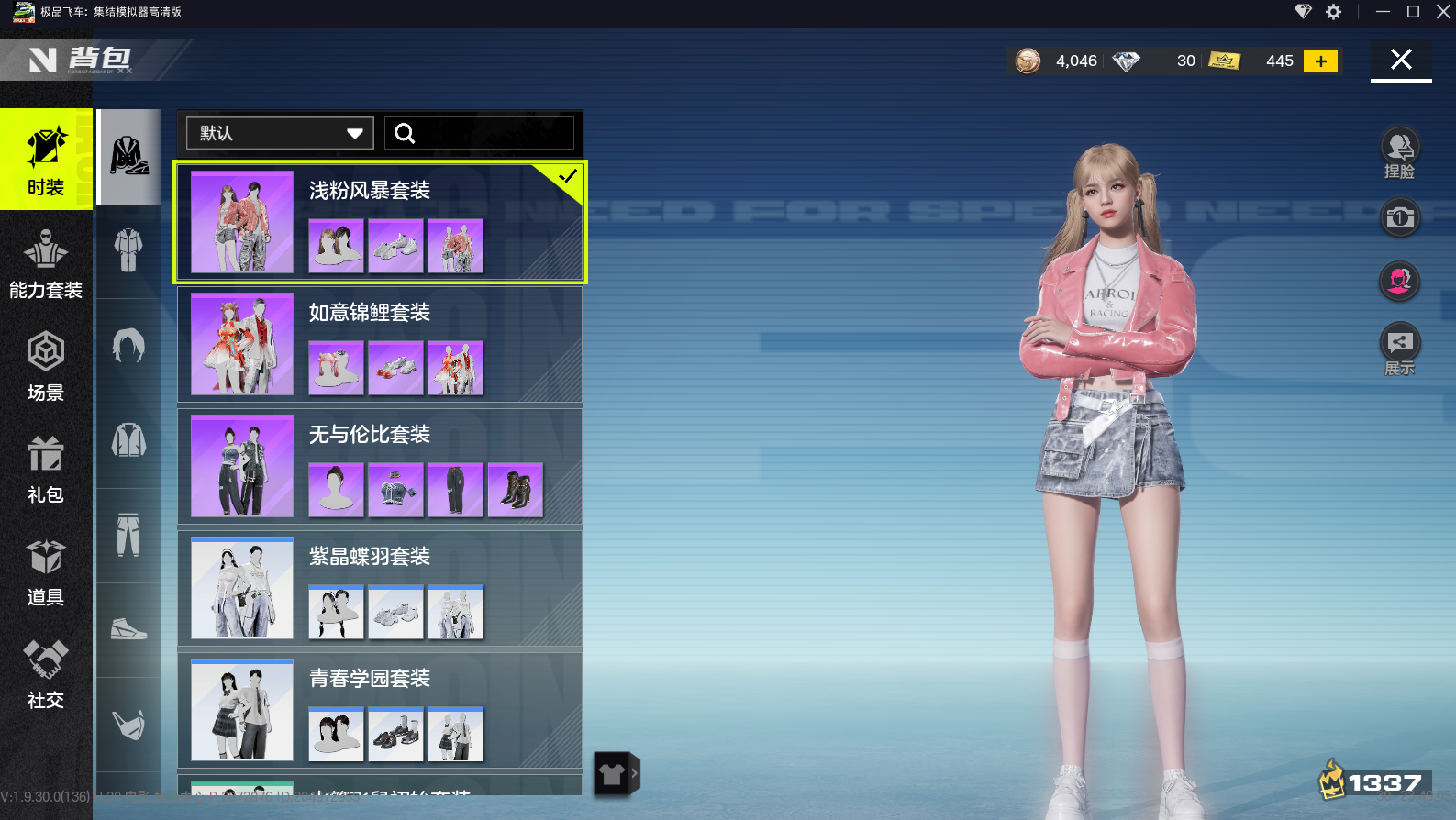Add currency with the yellow plus button
The height and width of the screenshot is (820, 1456).
pos(1320,61)
